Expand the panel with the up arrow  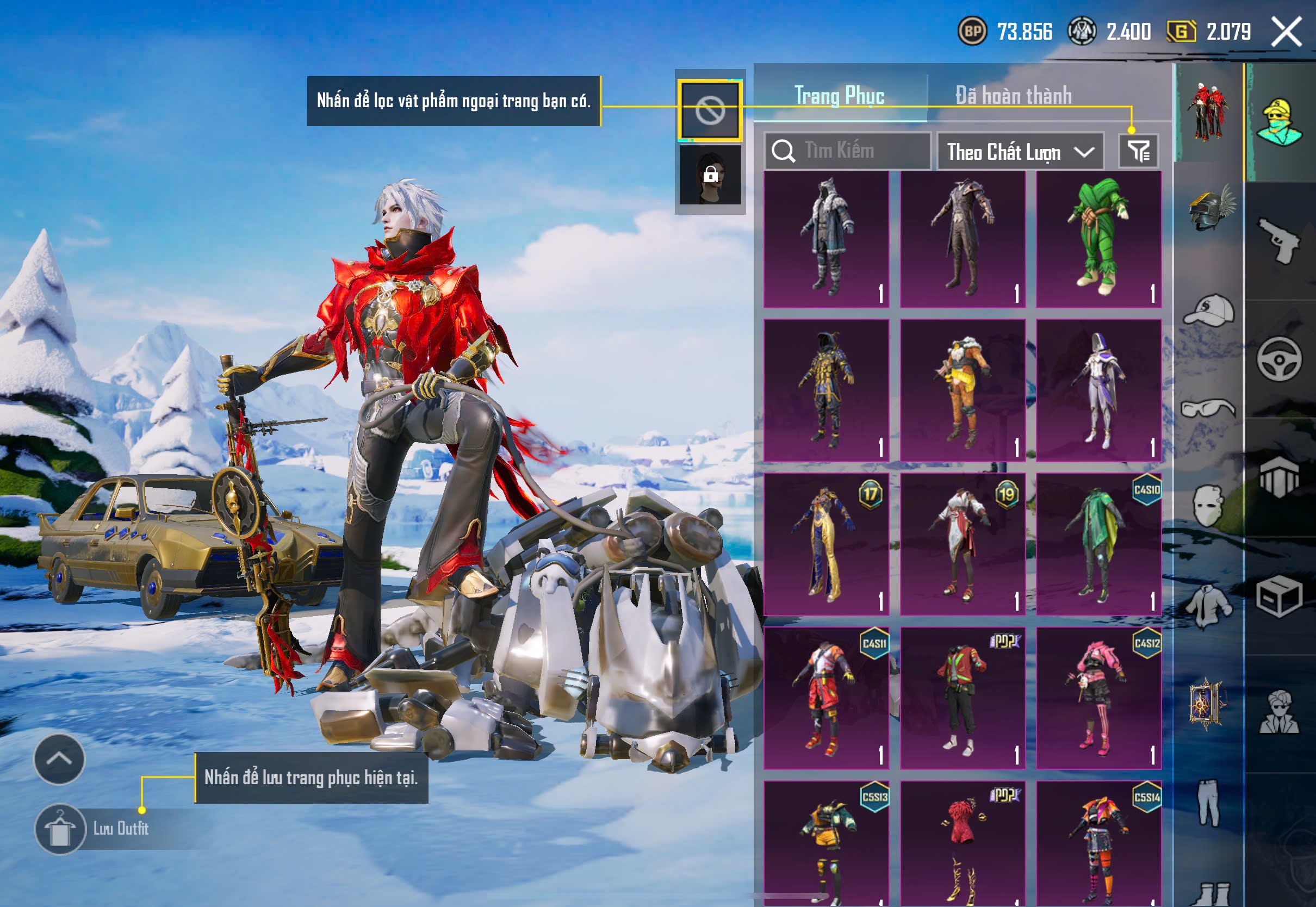pyautogui.click(x=59, y=759)
